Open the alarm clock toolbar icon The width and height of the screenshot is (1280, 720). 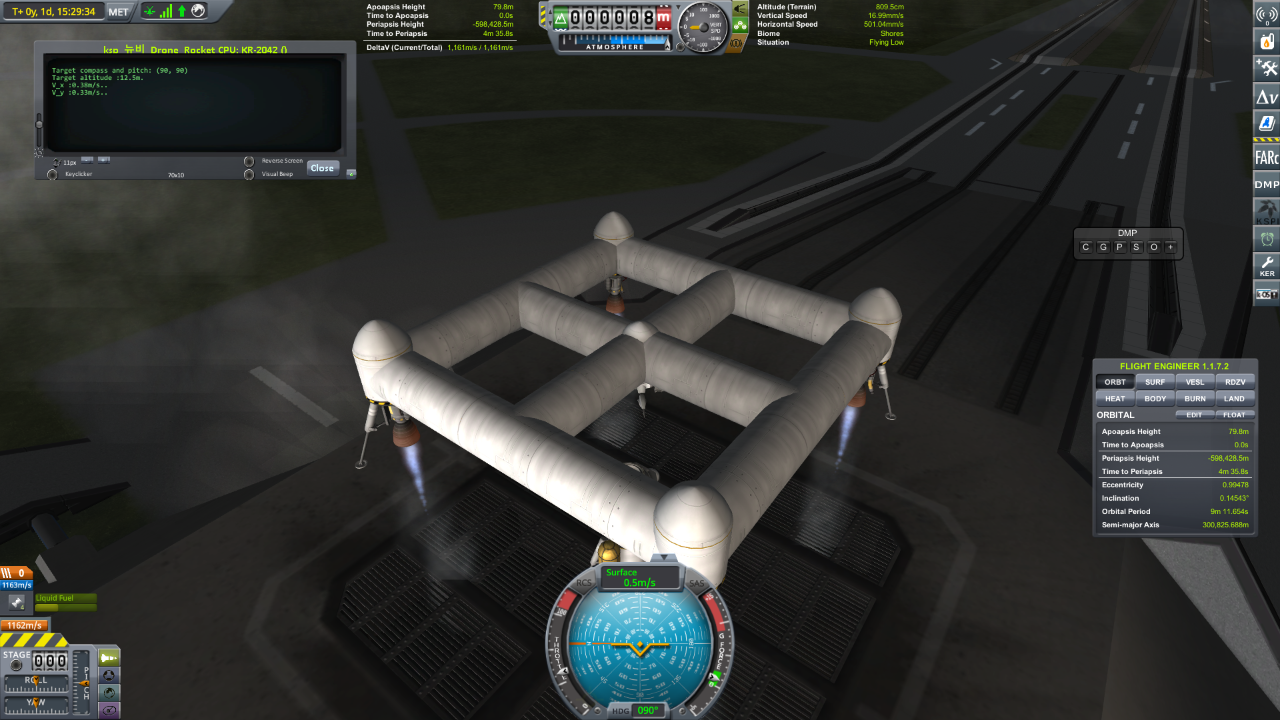click(x=1267, y=239)
